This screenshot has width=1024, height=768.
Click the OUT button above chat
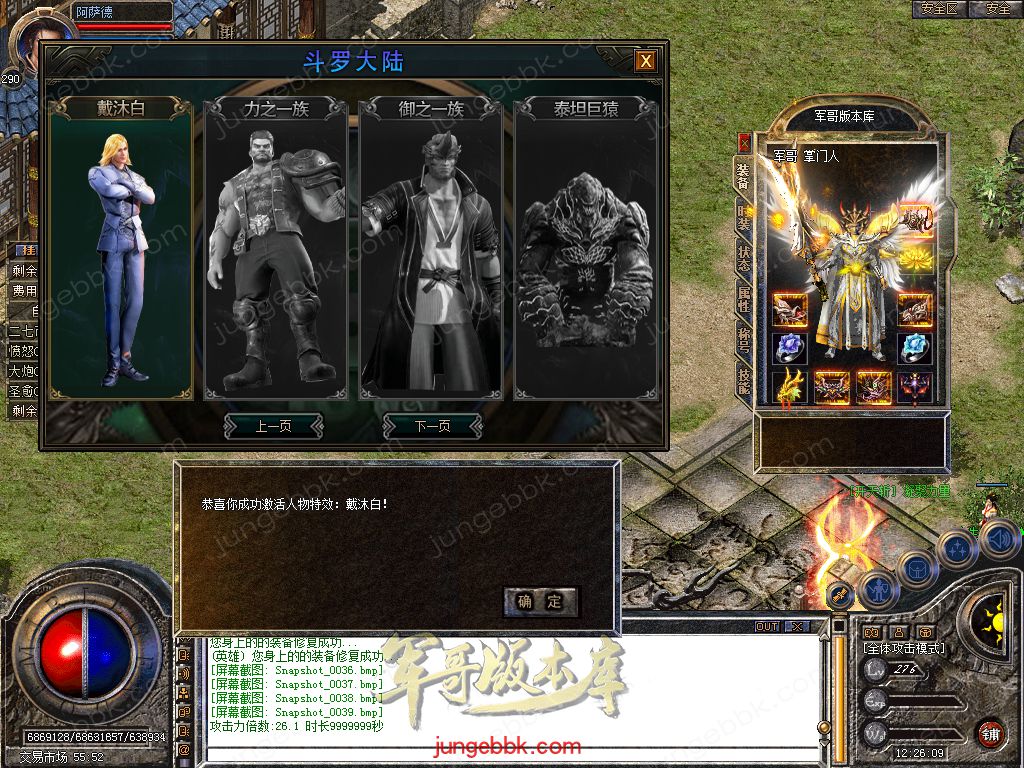(767, 627)
